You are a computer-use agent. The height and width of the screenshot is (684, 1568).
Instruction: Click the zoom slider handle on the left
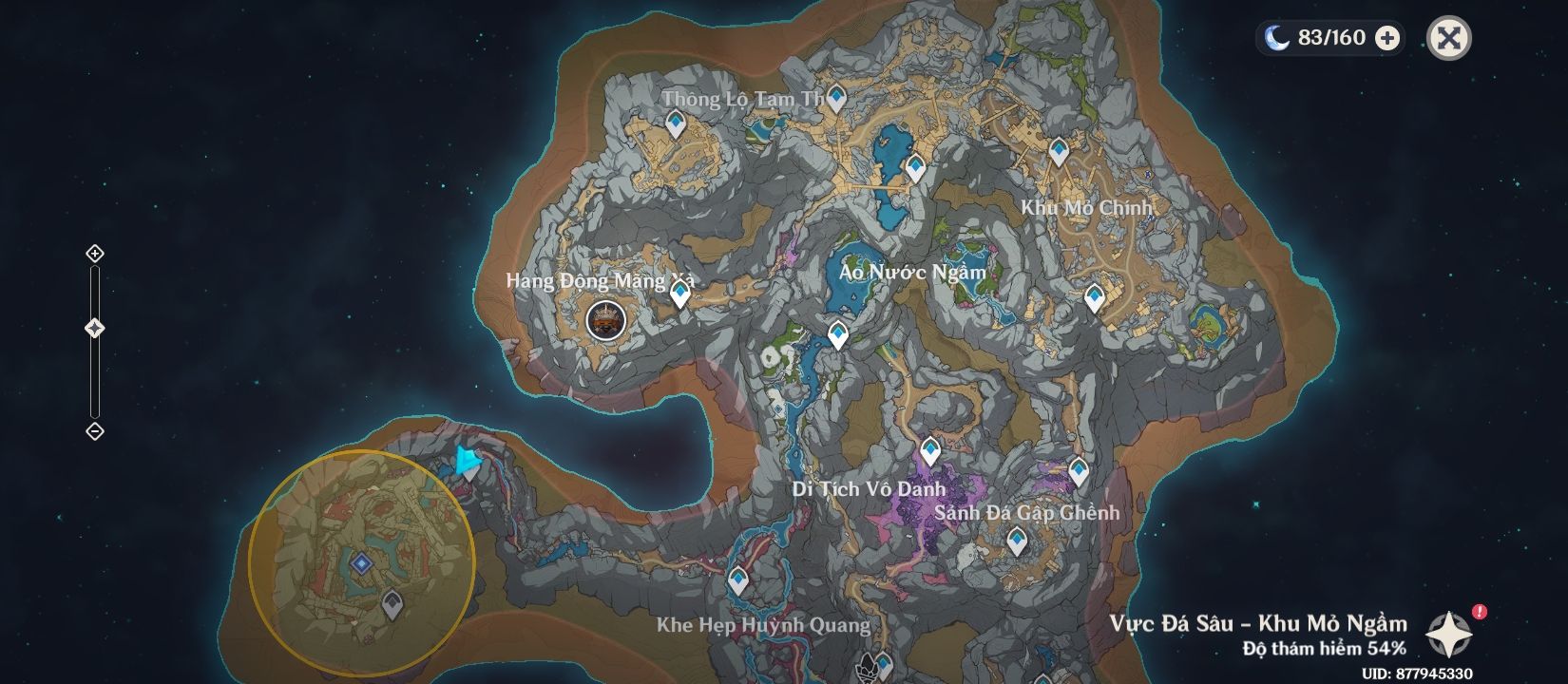[x=94, y=328]
